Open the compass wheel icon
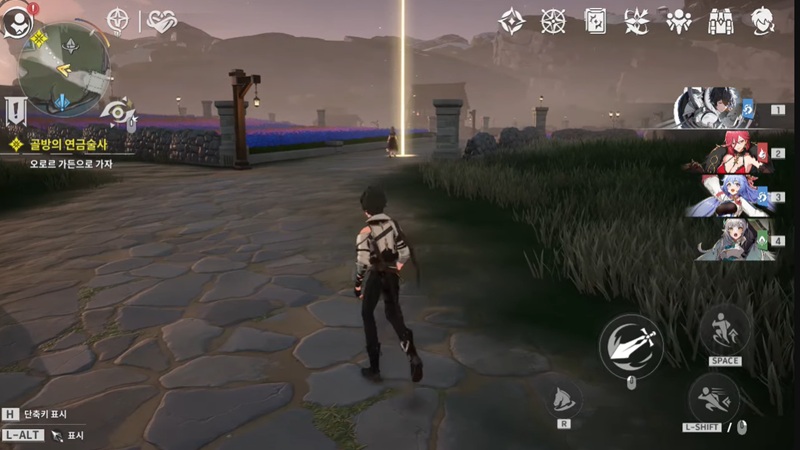 coord(553,20)
